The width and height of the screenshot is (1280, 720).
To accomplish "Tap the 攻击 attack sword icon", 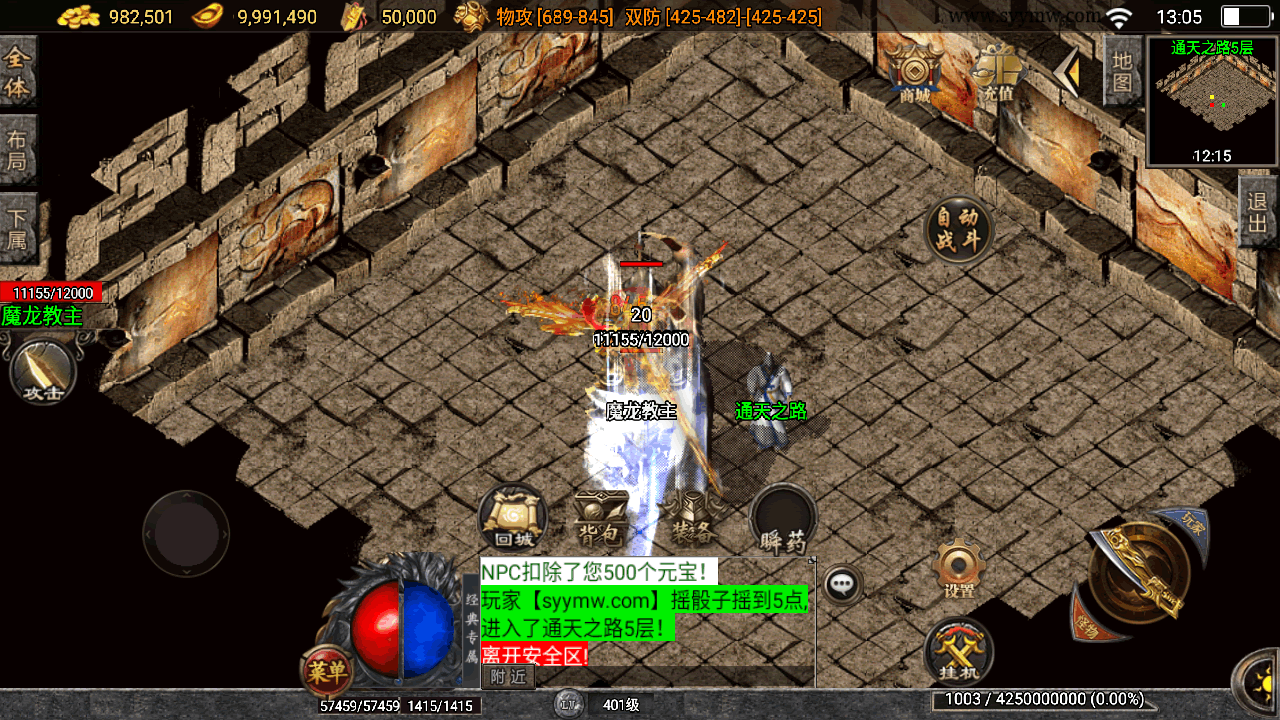I will 43,372.
